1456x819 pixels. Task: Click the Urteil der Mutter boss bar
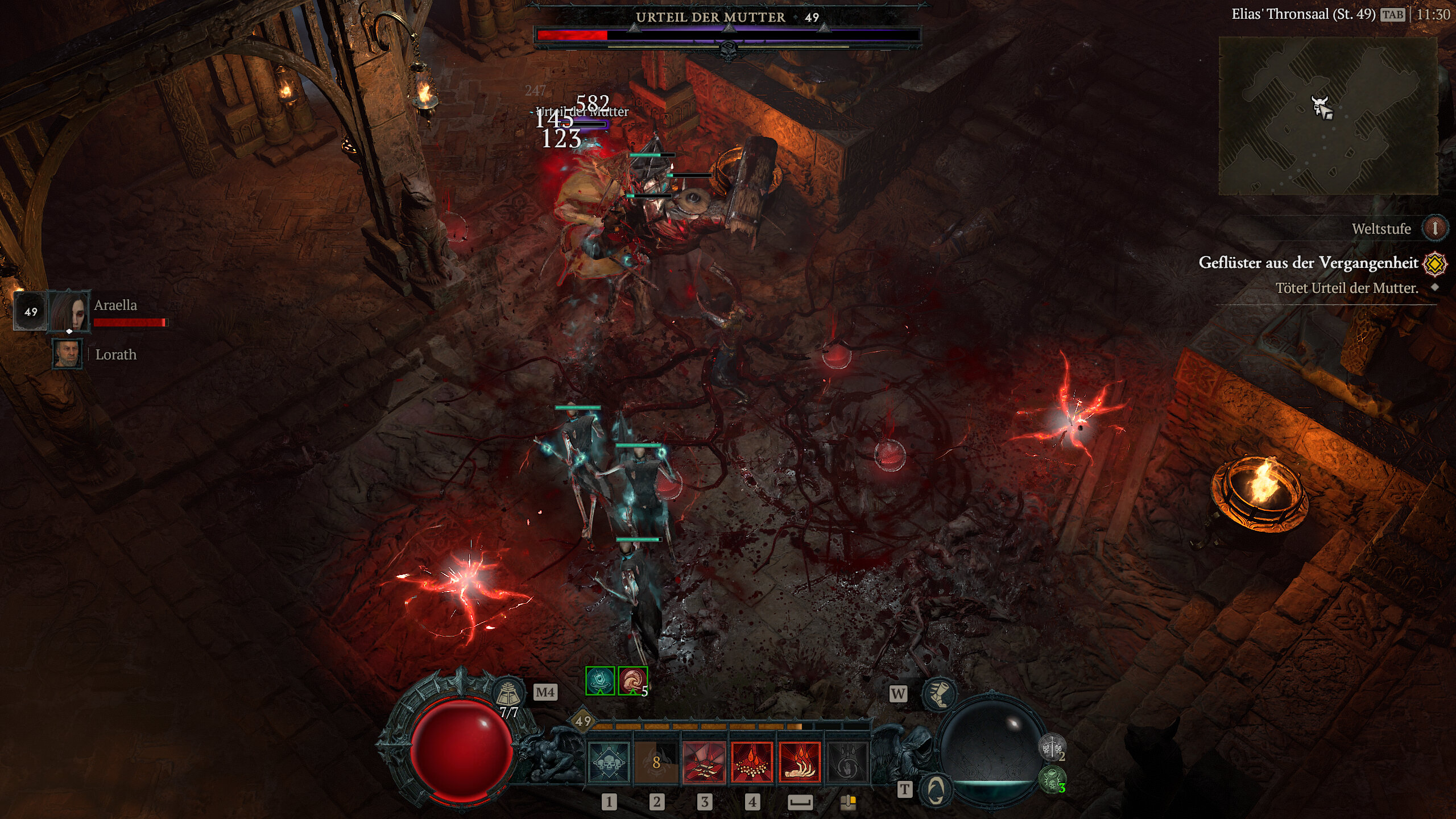[728, 35]
